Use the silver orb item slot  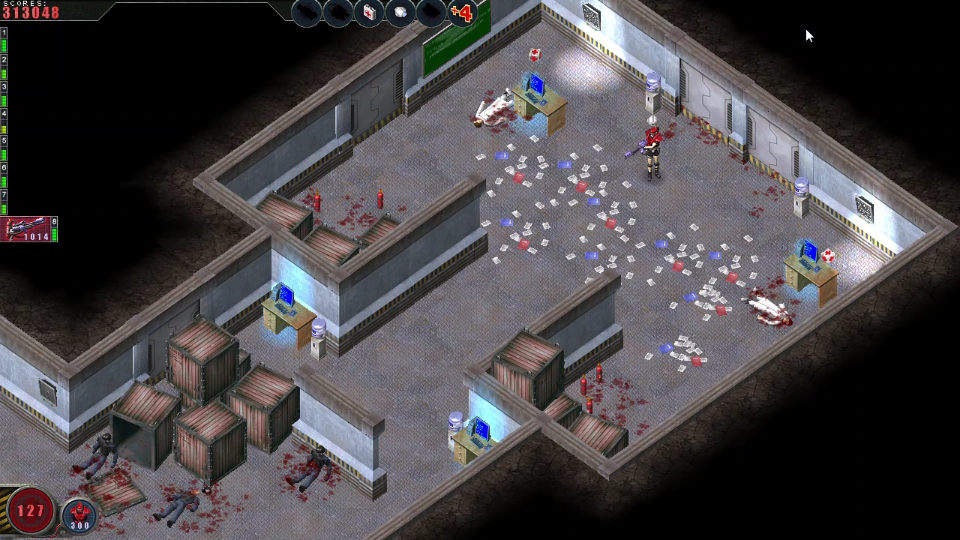click(399, 13)
